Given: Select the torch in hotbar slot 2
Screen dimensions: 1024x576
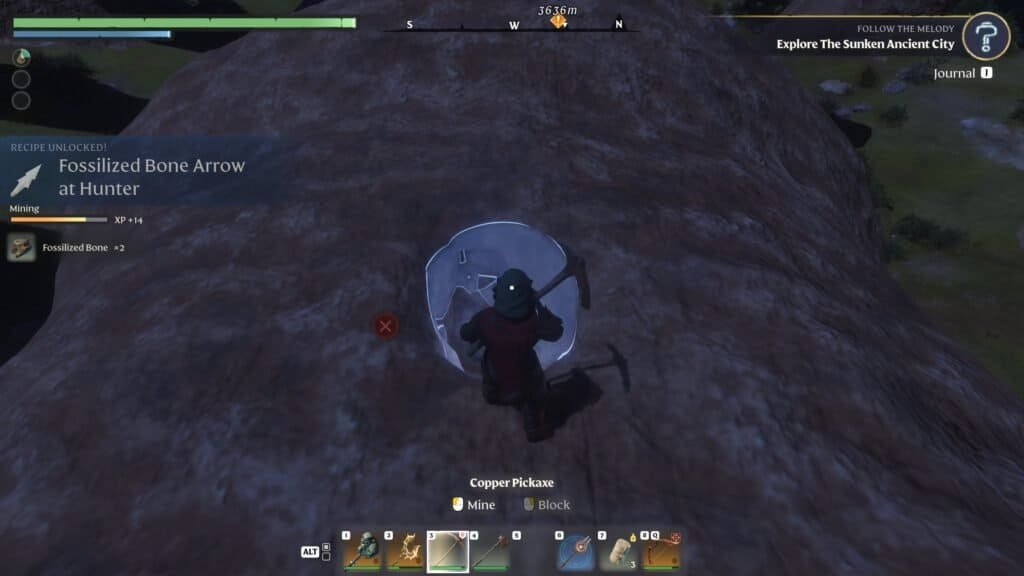Looking at the screenshot, I should point(405,551).
